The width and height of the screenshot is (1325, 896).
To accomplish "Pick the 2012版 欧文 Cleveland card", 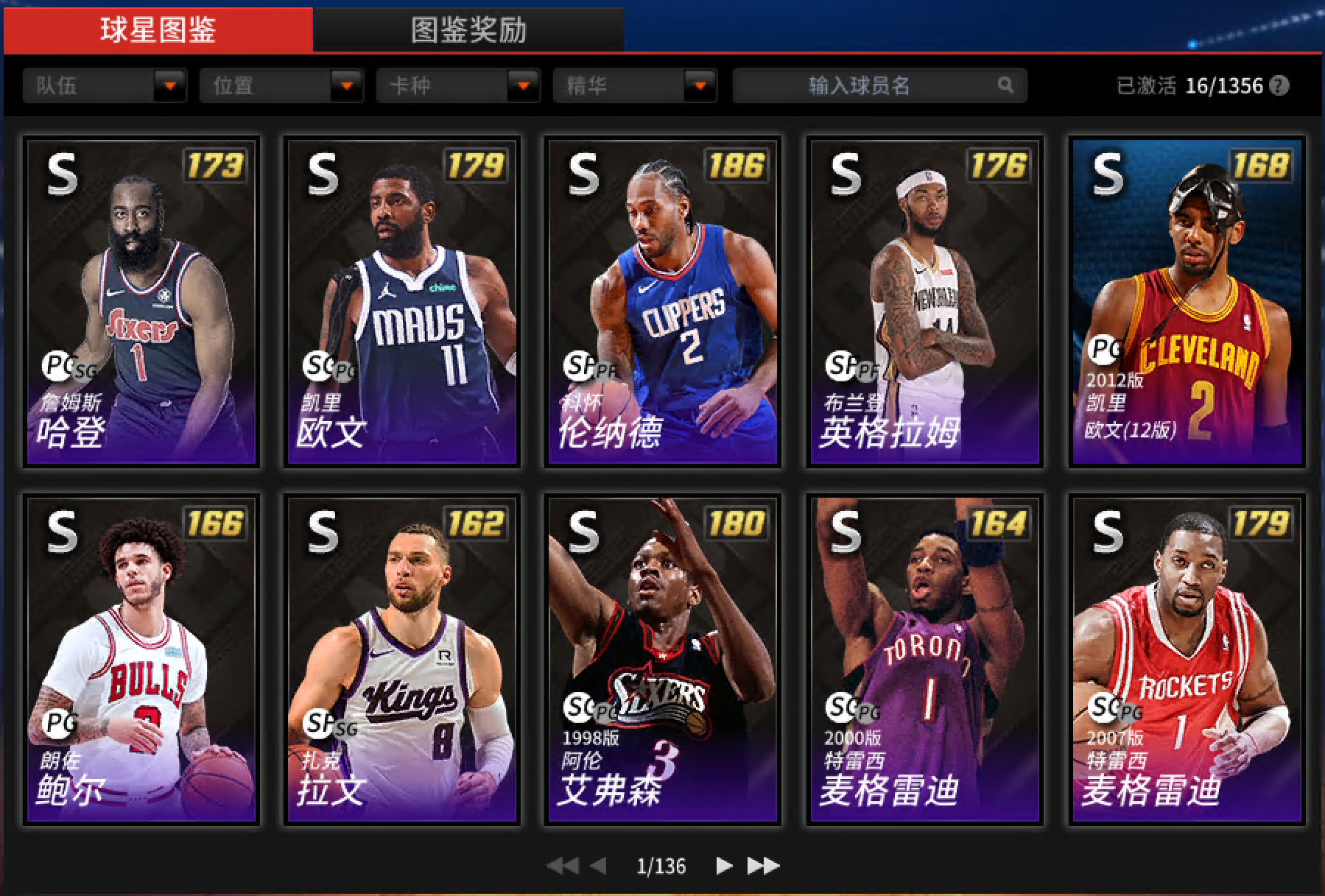I will [x=1187, y=302].
